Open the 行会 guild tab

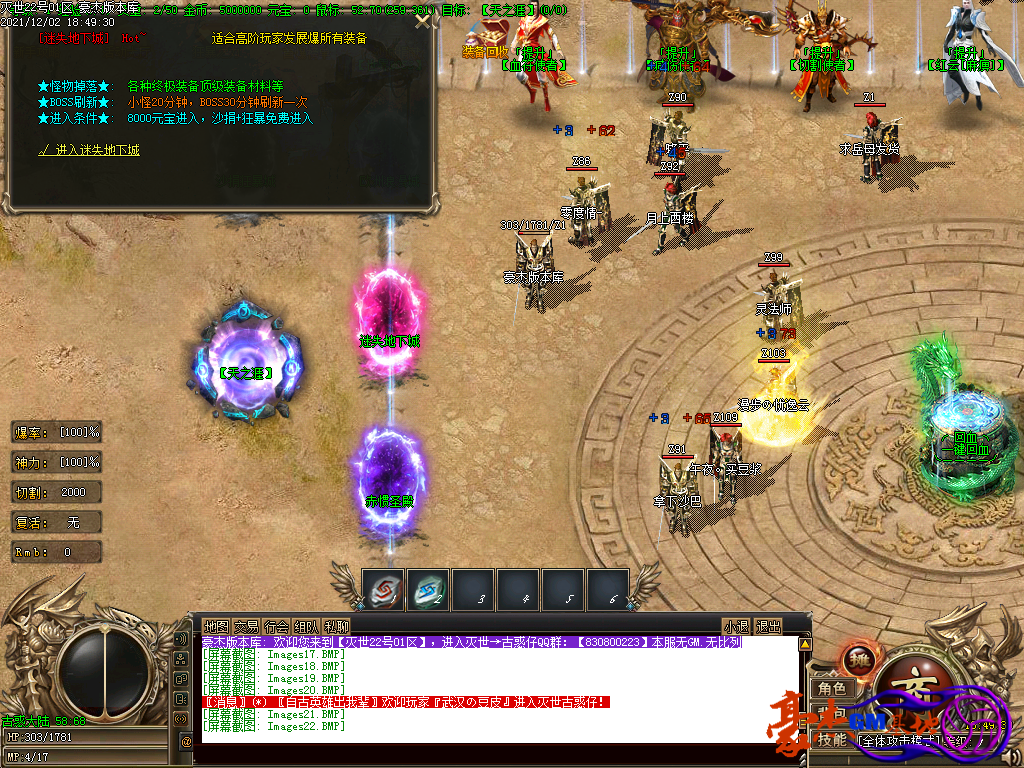pyautogui.click(x=276, y=627)
